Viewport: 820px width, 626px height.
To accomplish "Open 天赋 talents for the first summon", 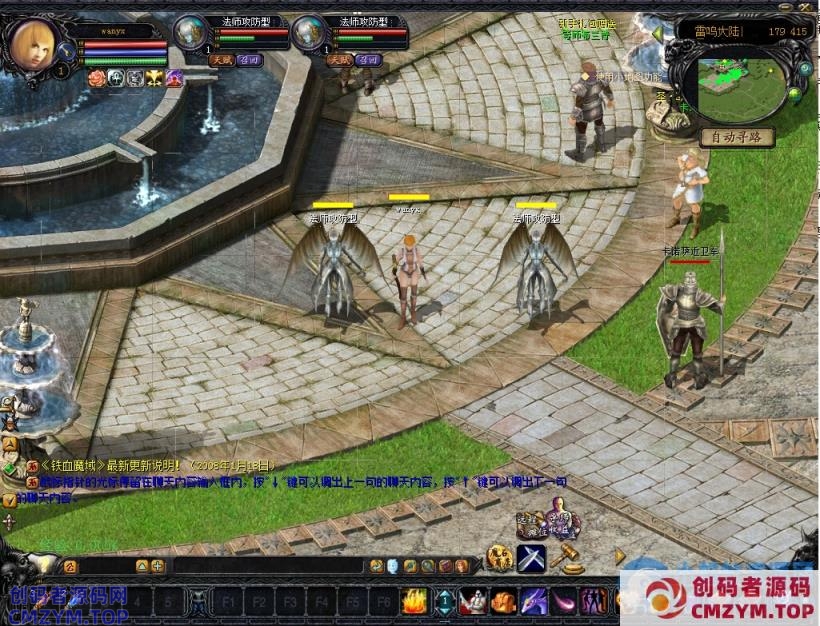I will pos(220,60).
